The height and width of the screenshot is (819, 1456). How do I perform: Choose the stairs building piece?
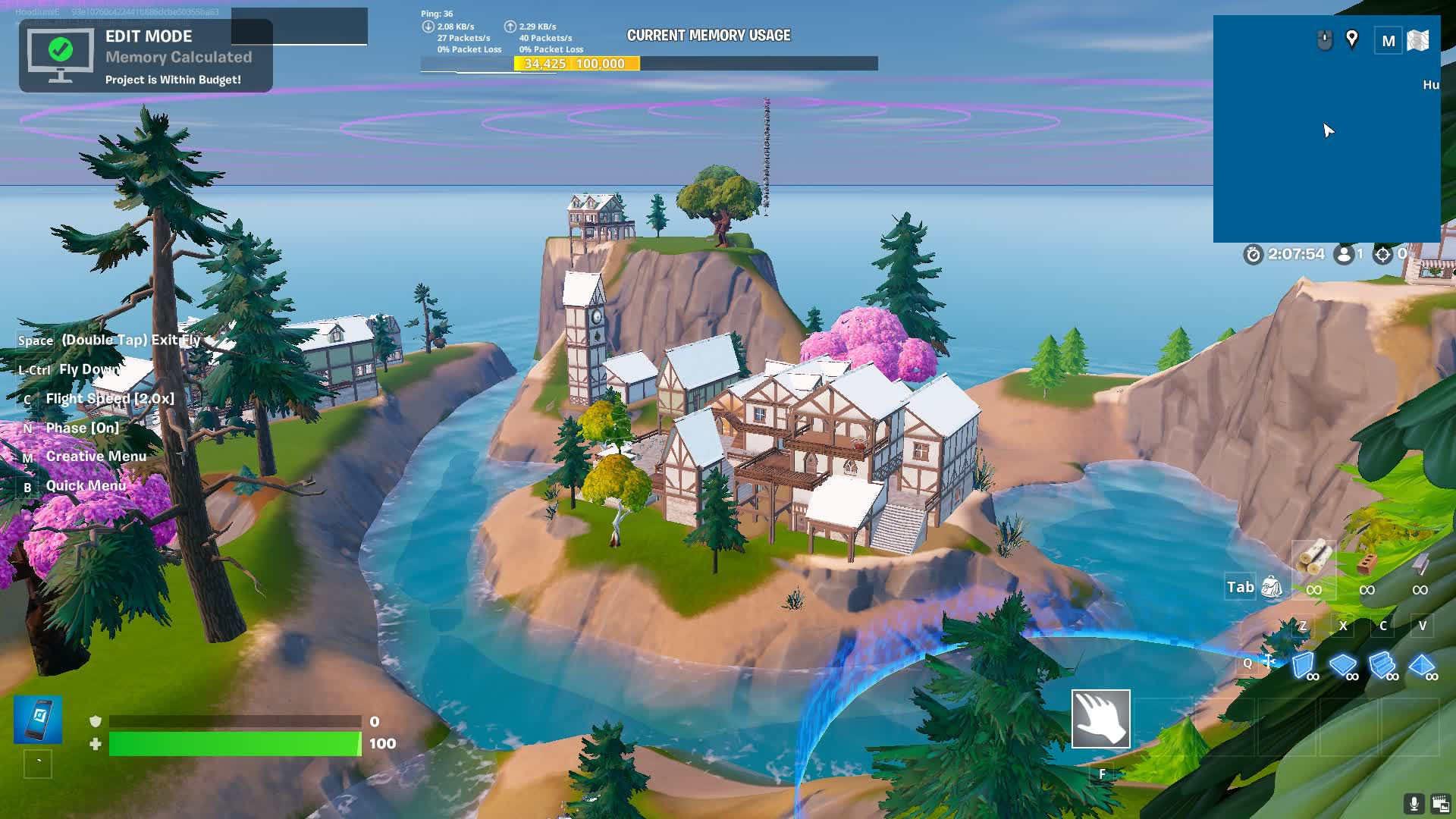point(1382,665)
